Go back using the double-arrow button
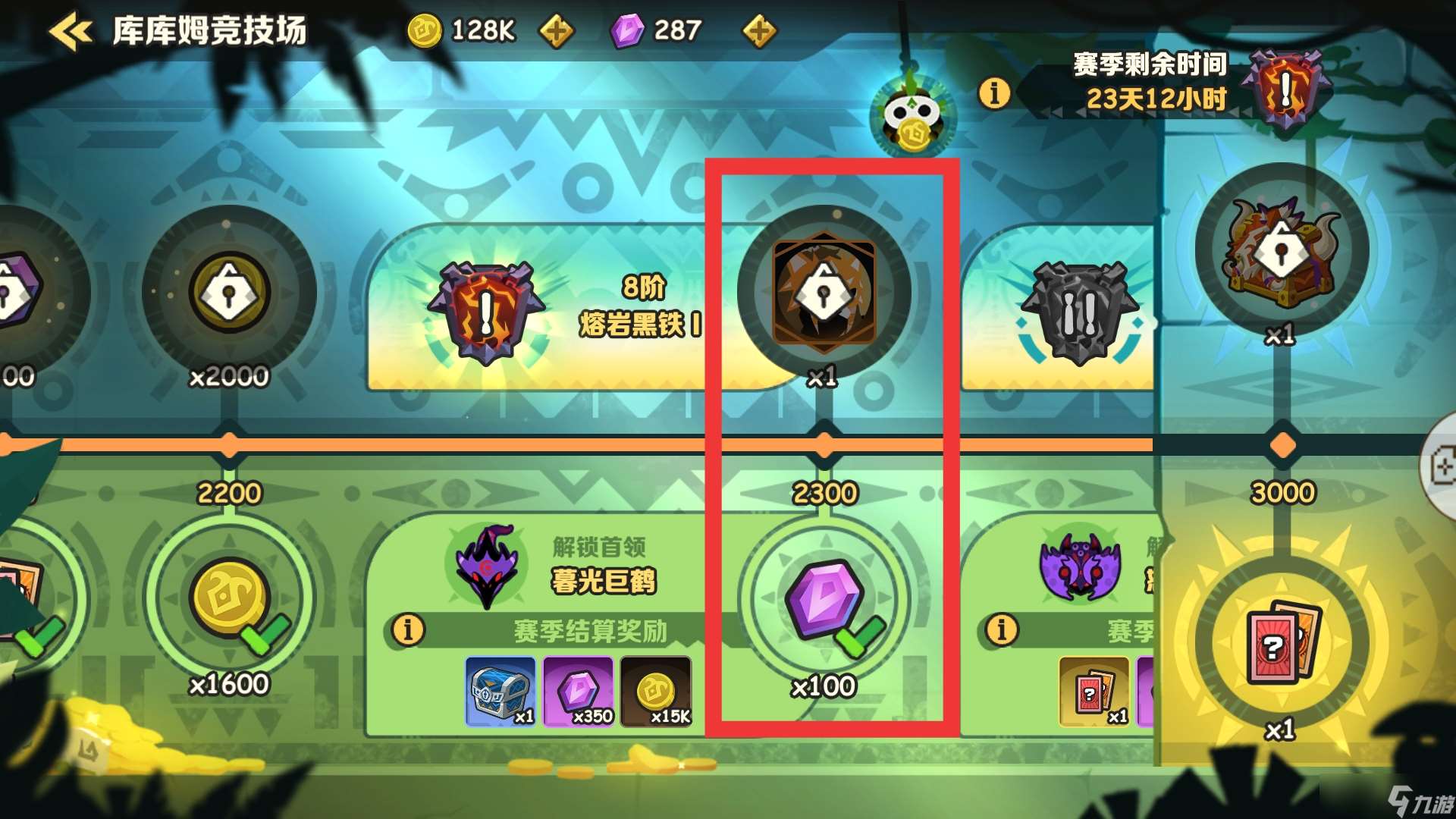This screenshot has height=819, width=1456. click(x=71, y=32)
